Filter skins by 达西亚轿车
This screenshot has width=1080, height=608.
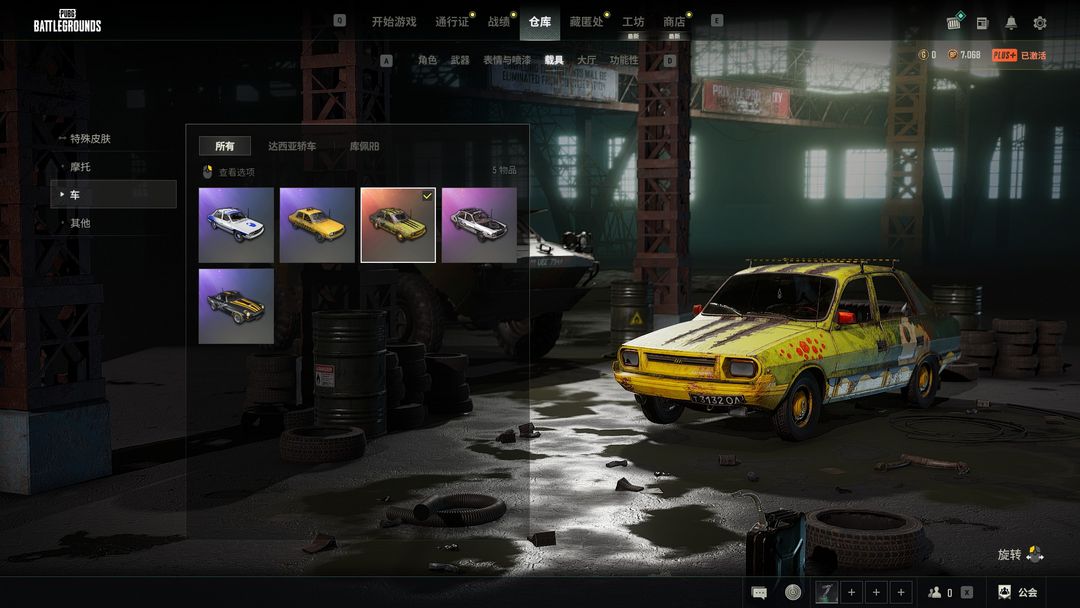click(292, 147)
